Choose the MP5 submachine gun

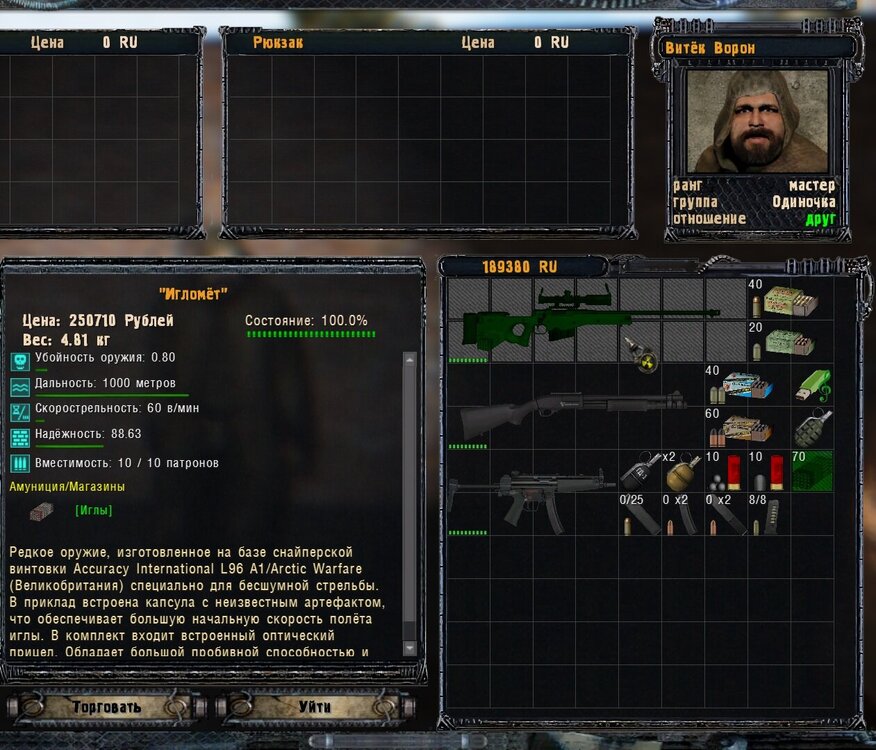tap(530, 492)
